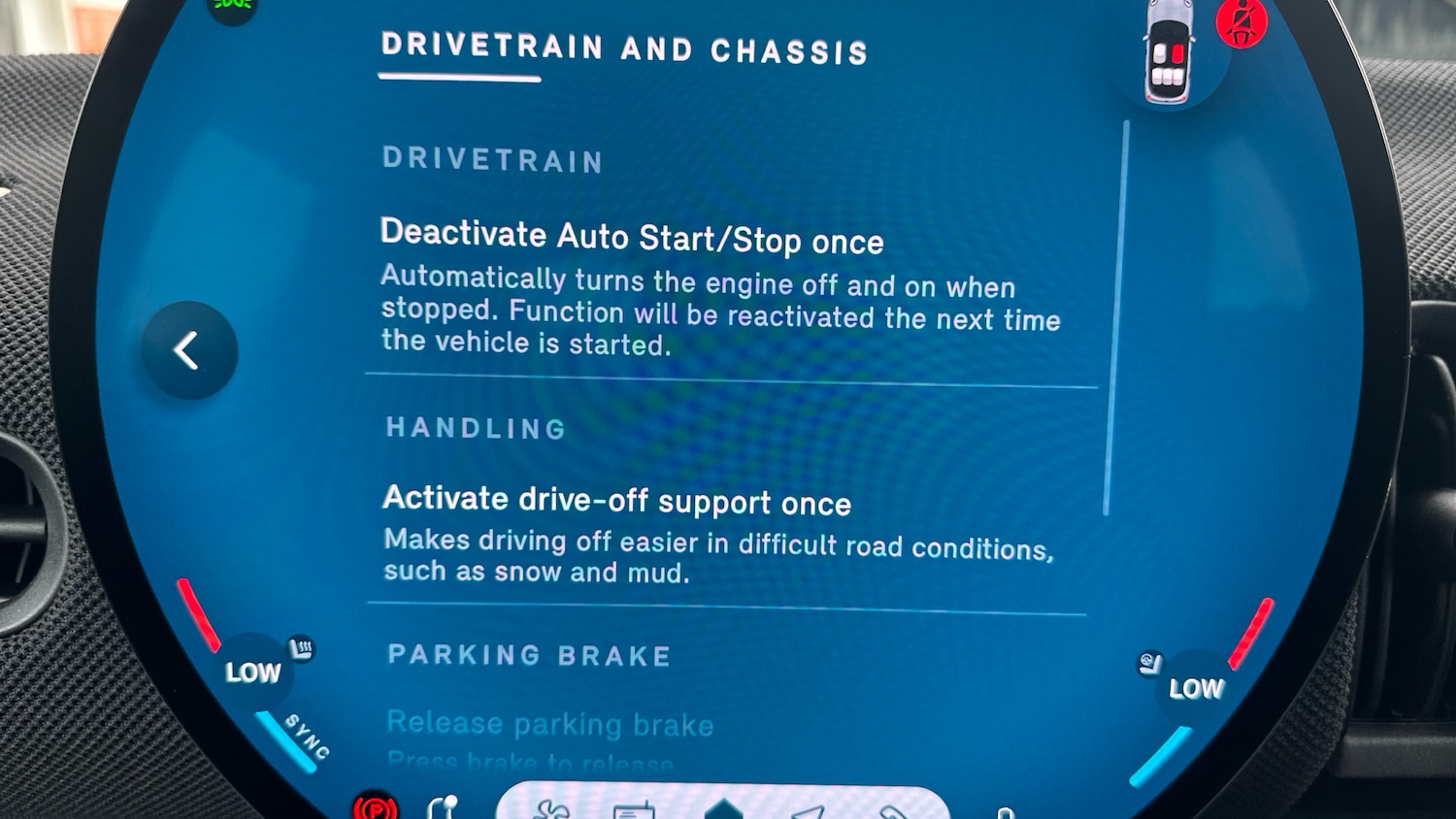Go to the home screen via house icon
Image resolution: width=1456 pixels, height=819 pixels.
723,809
